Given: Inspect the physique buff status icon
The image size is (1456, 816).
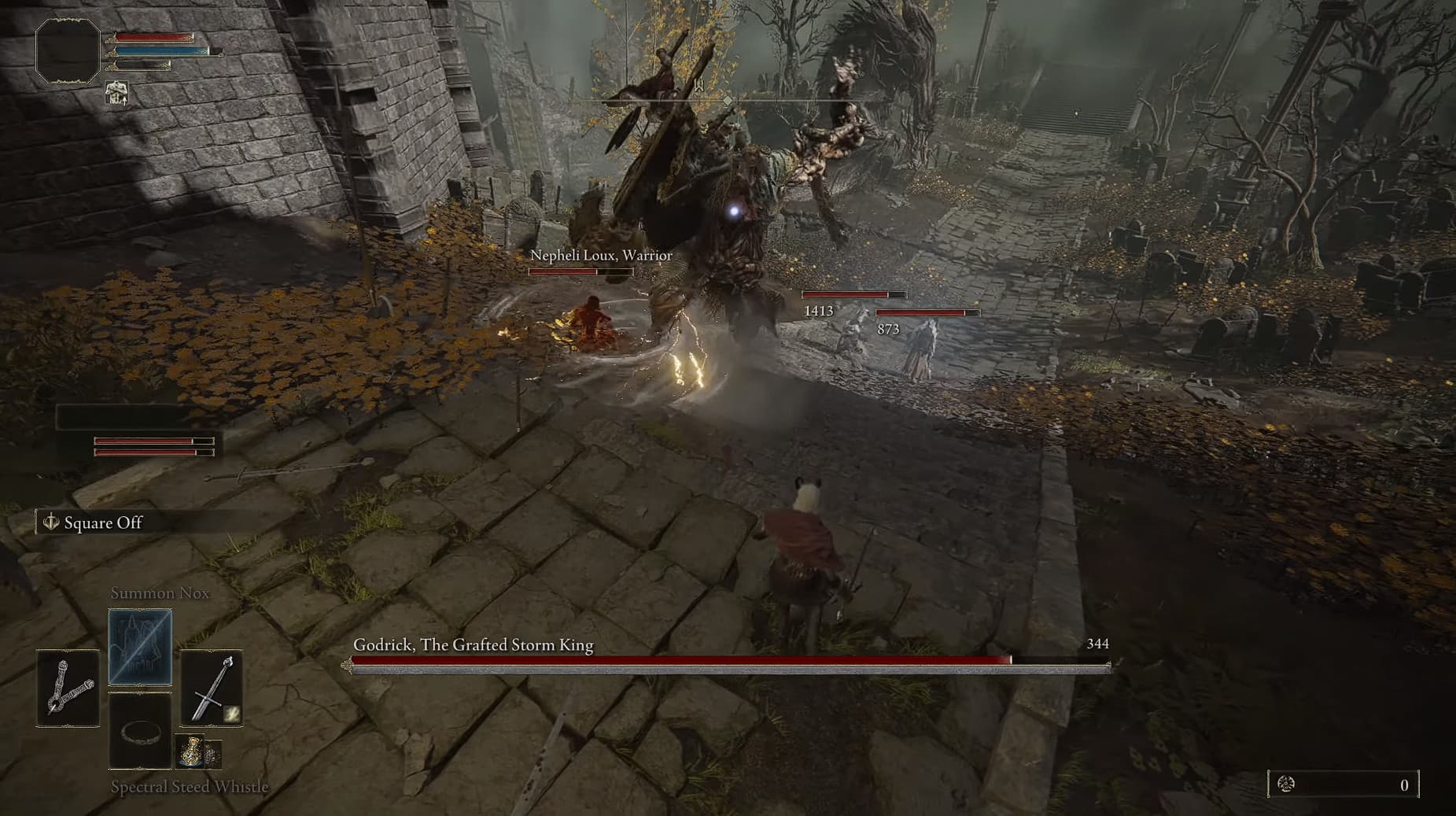Looking at the screenshot, I should (117, 93).
